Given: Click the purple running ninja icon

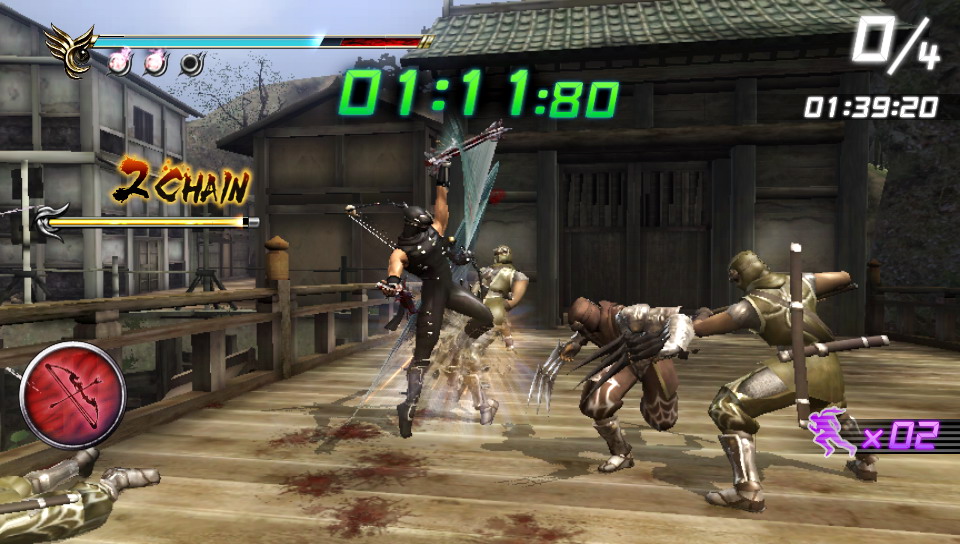Looking at the screenshot, I should point(831,436).
